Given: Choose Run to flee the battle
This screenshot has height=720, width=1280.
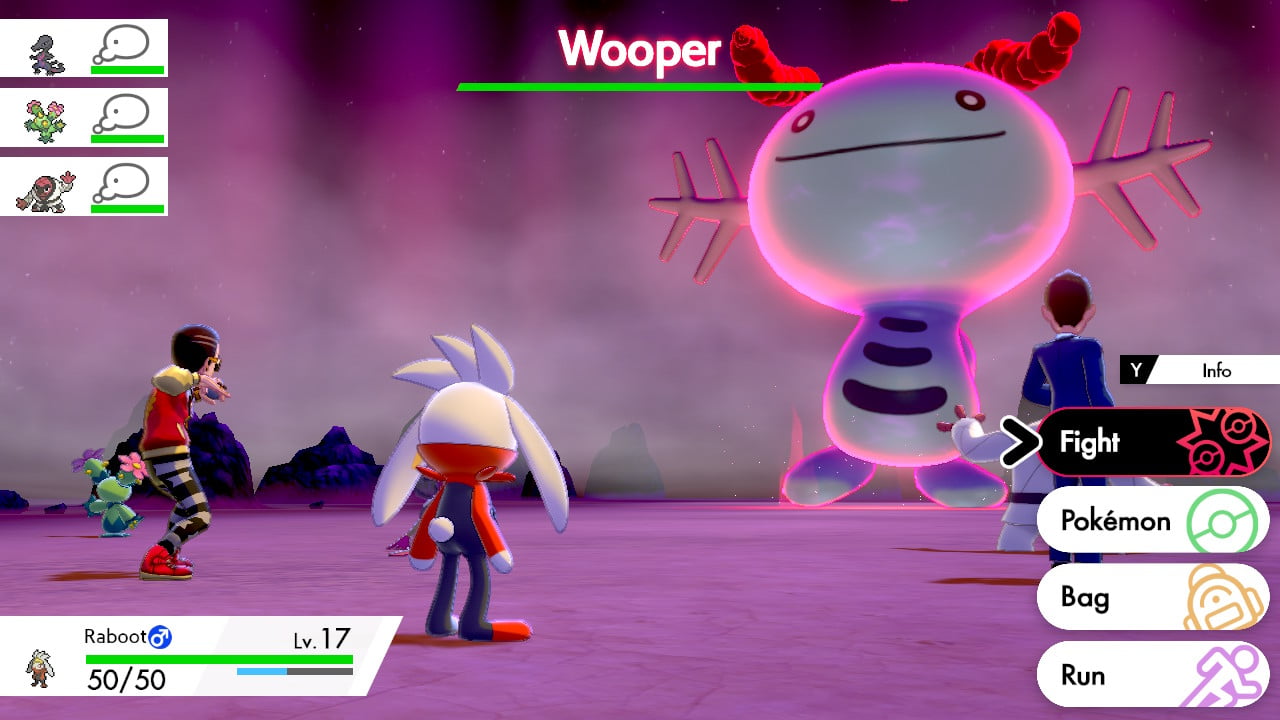Looking at the screenshot, I should click(1152, 675).
